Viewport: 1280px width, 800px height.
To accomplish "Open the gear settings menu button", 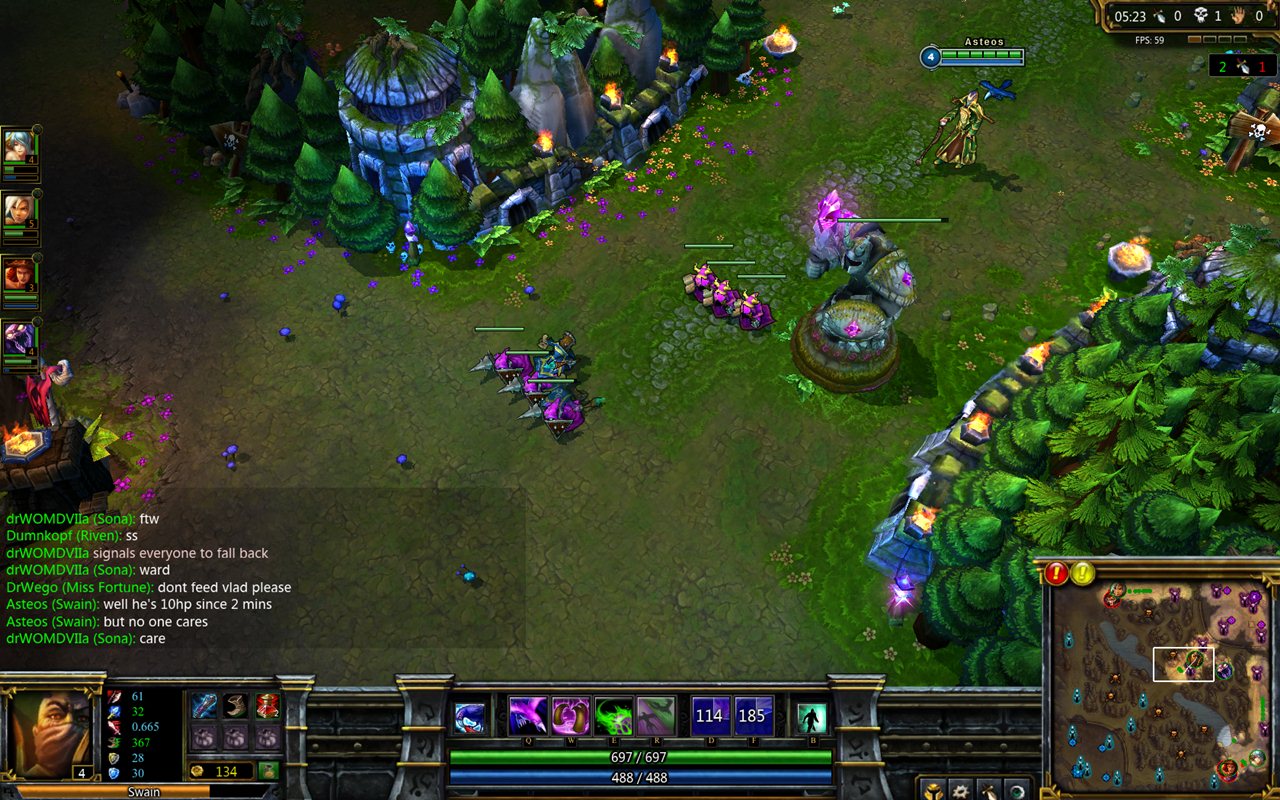I will tap(959, 790).
